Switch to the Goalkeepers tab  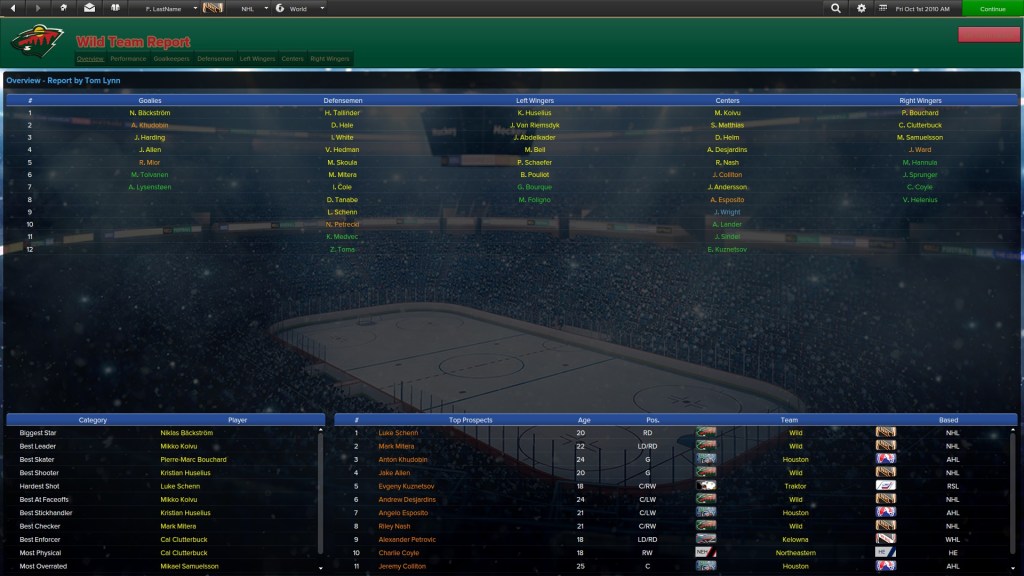tap(171, 59)
